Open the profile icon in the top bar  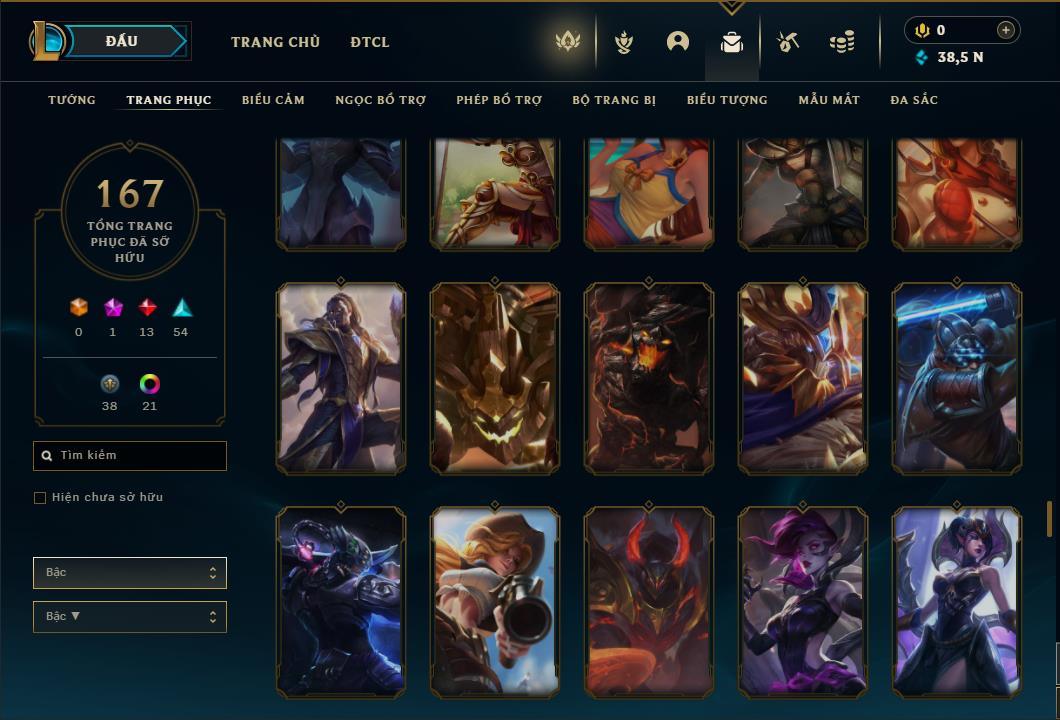pos(678,42)
